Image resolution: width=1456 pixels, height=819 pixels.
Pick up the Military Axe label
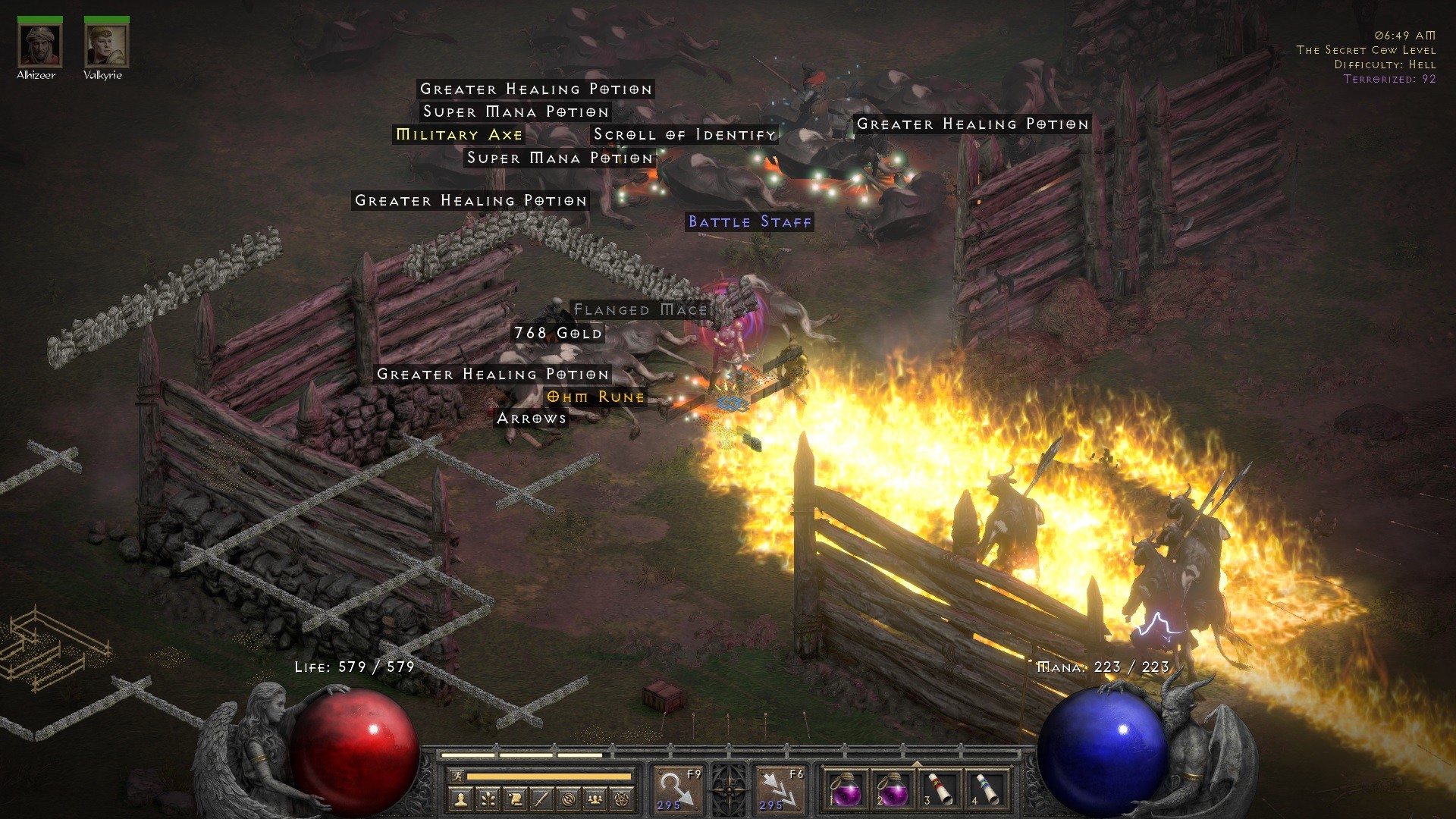[459, 135]
